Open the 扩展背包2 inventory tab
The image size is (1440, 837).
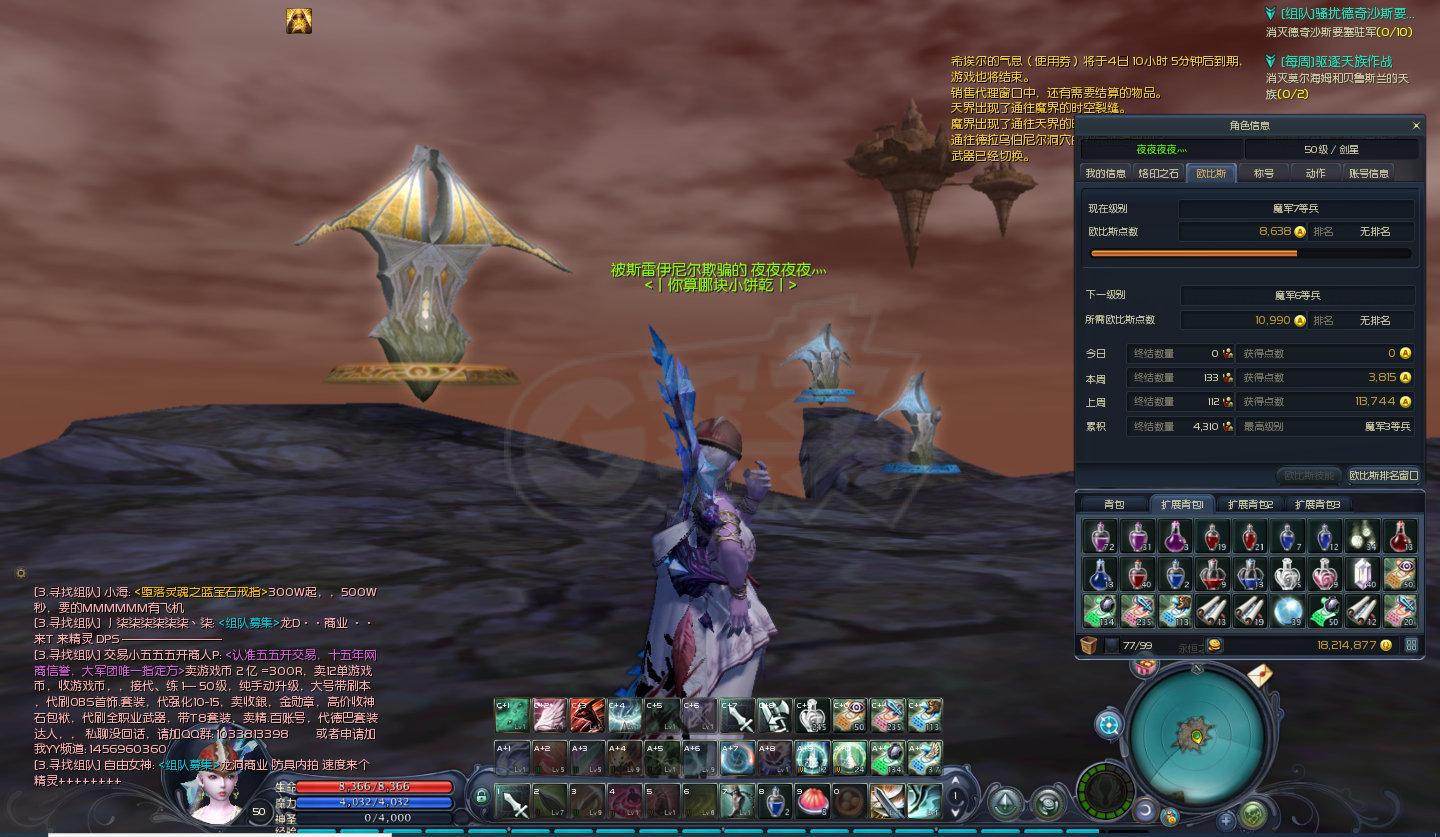(1250, 504)
